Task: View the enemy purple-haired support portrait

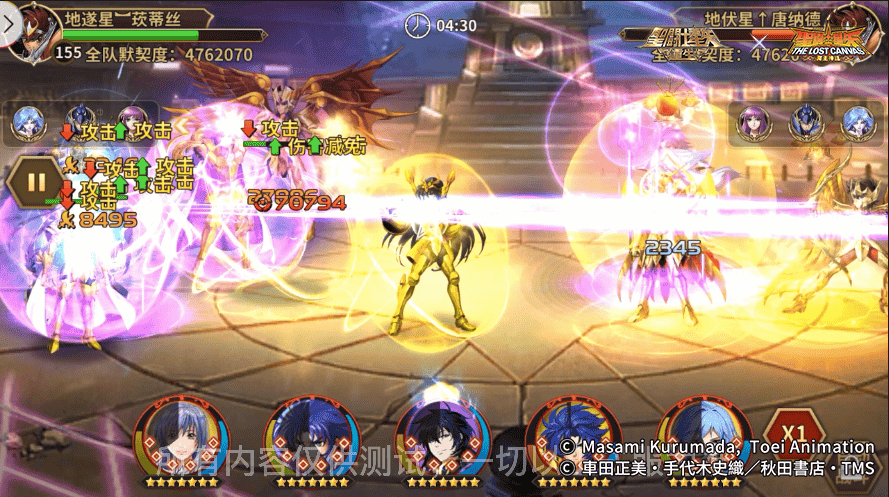Action: coord(752,122)
